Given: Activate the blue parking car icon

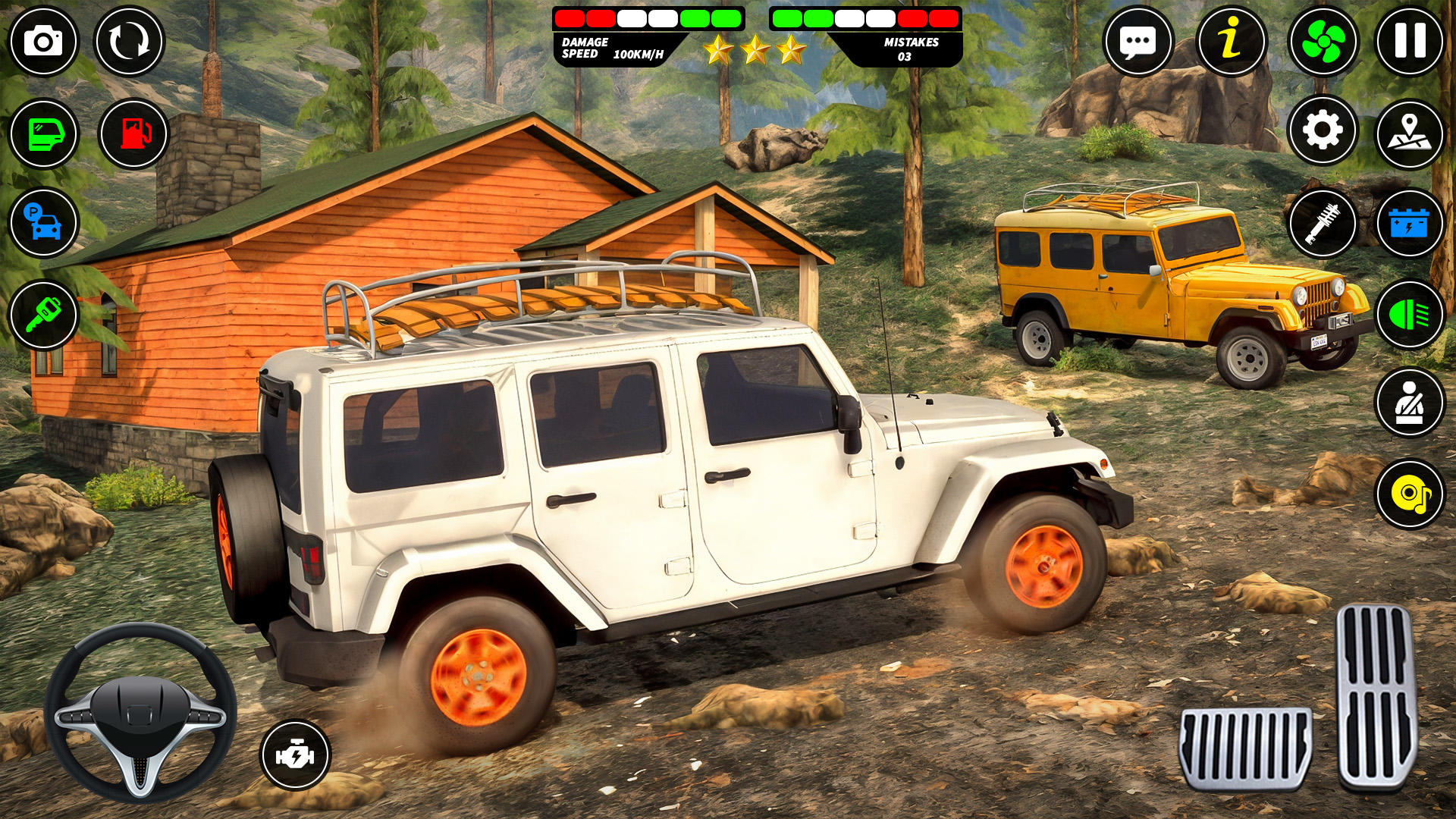Looking at the screenshot, I should [43, 223].
